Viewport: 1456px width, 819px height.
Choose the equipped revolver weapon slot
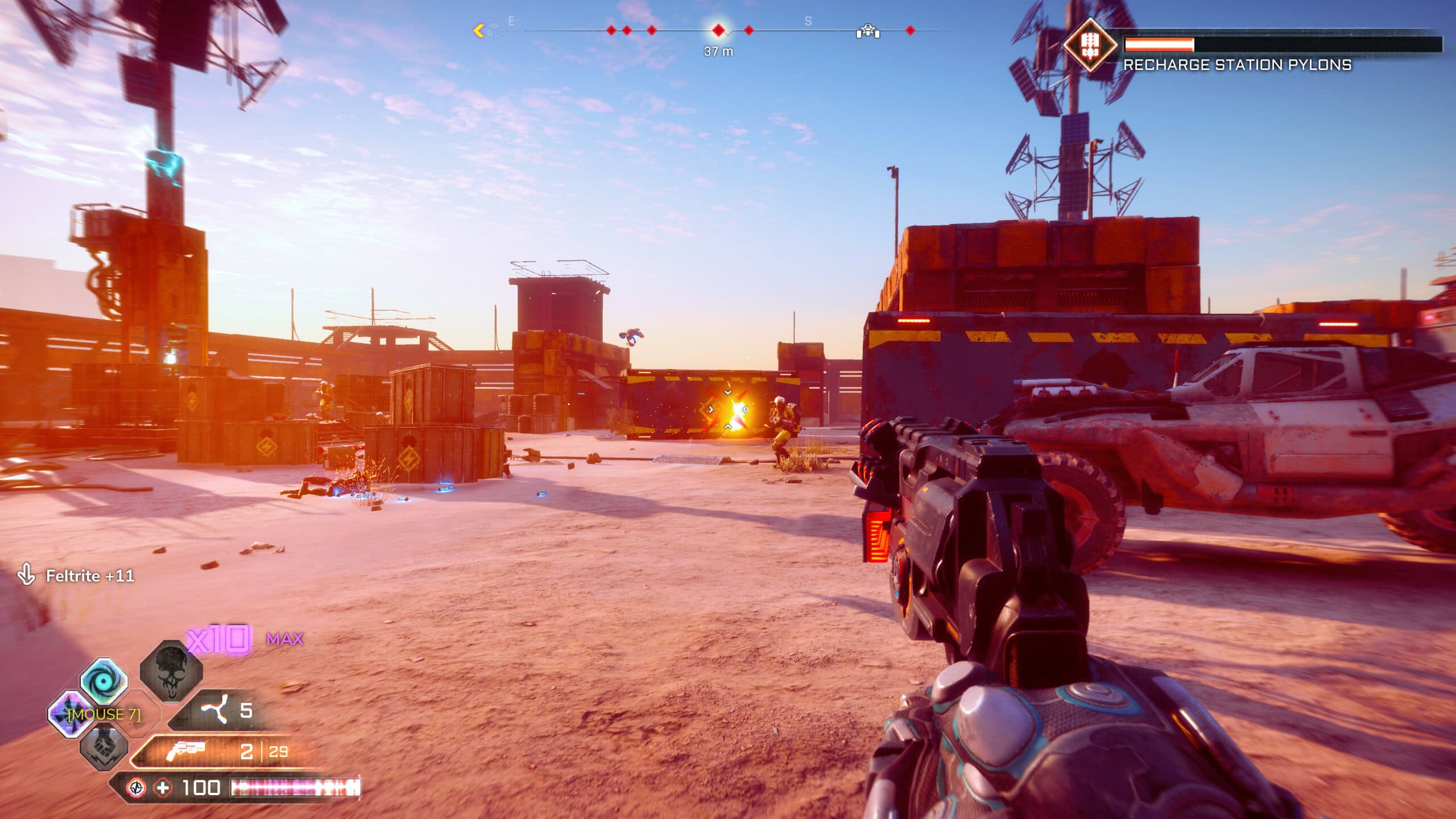tap(186, 752)
